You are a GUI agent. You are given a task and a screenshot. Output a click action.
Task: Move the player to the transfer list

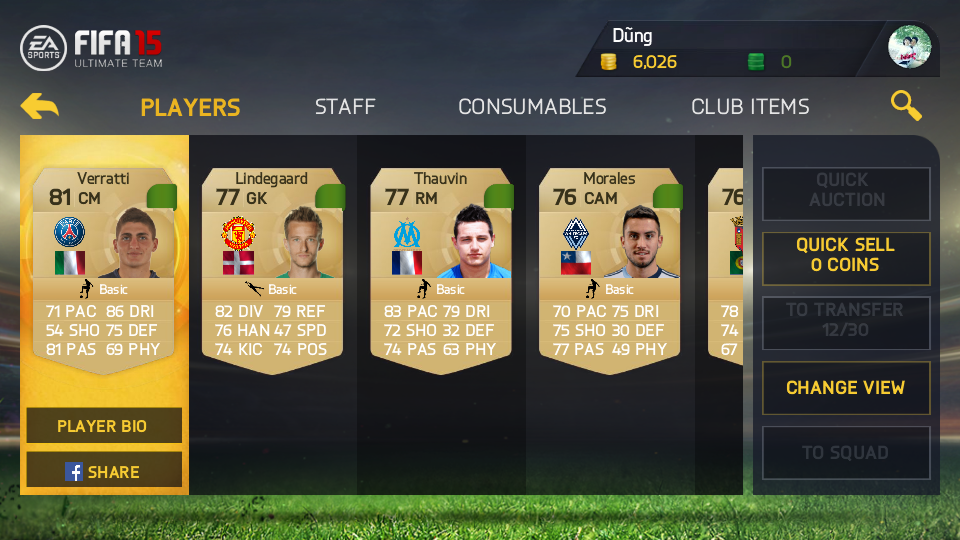point(845,320)
